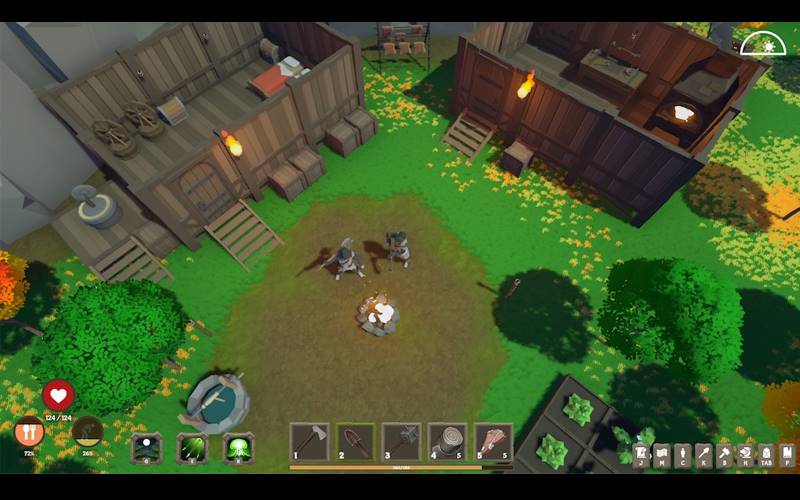This screenshot has height=500, width=800.
Task: Select the axe in hotbar slot 1
Action: (x=309, y=442)
